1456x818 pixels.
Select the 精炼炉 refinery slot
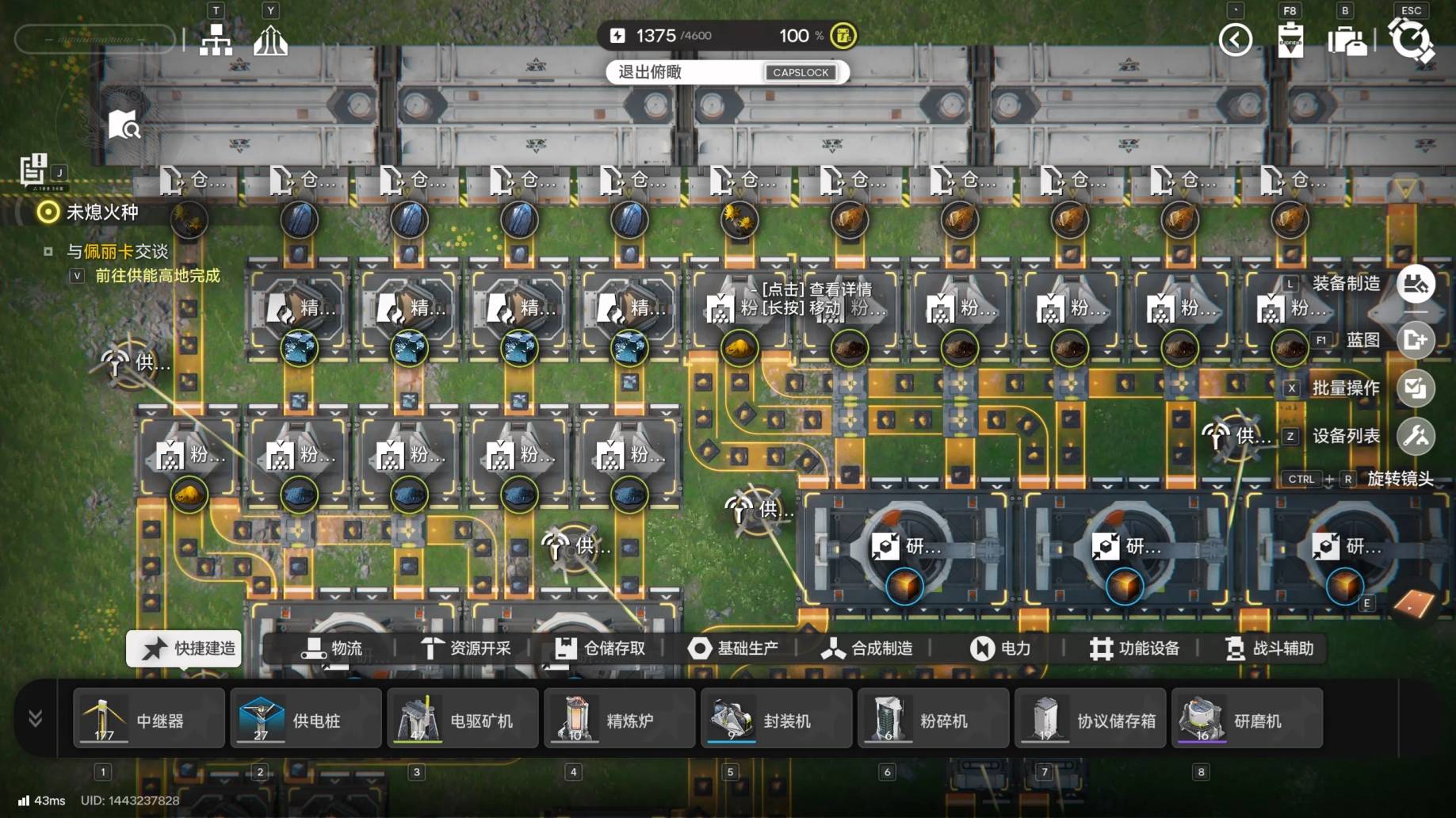click(619, 719)
